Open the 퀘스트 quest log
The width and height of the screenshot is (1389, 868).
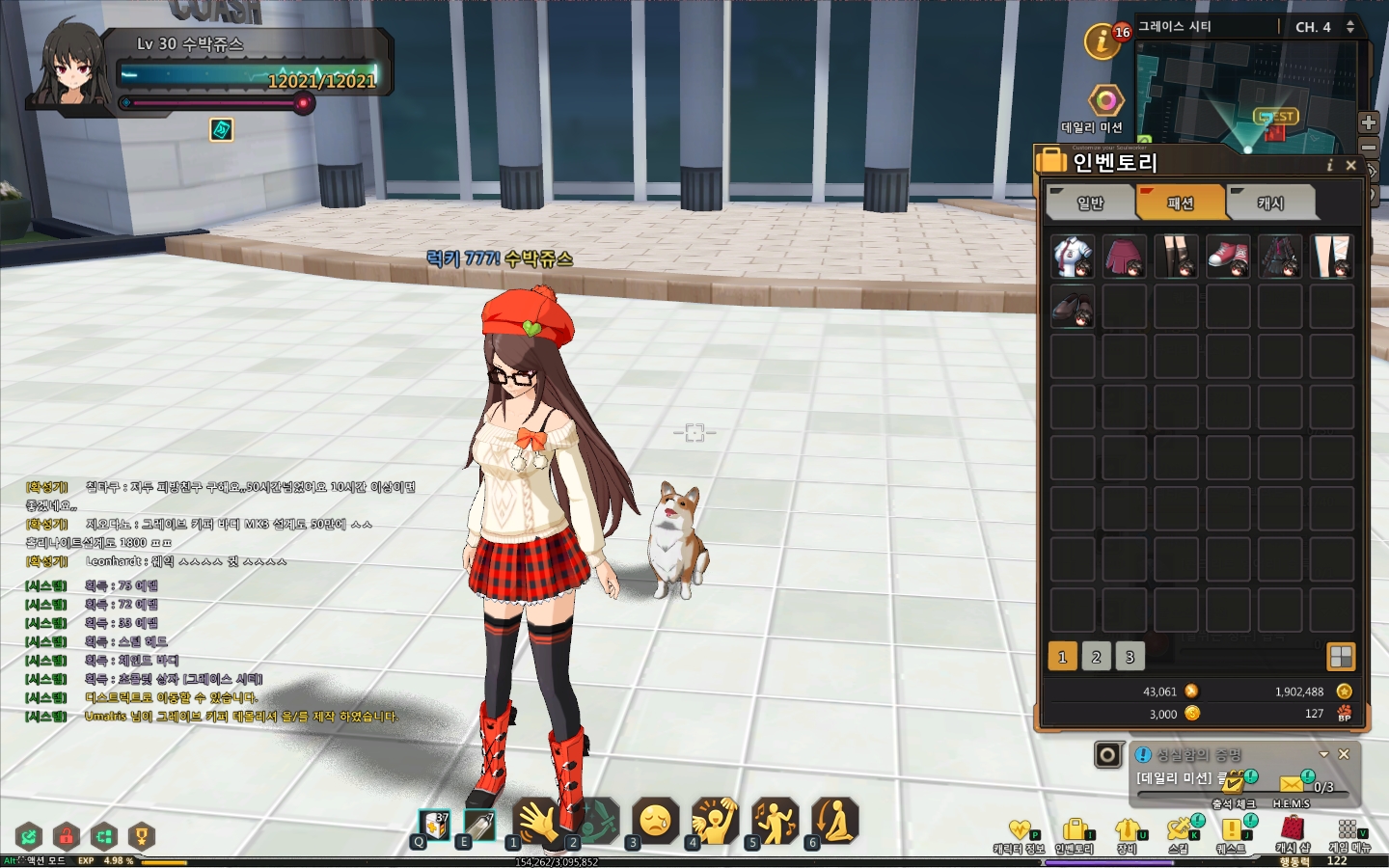pos(1231,835)
